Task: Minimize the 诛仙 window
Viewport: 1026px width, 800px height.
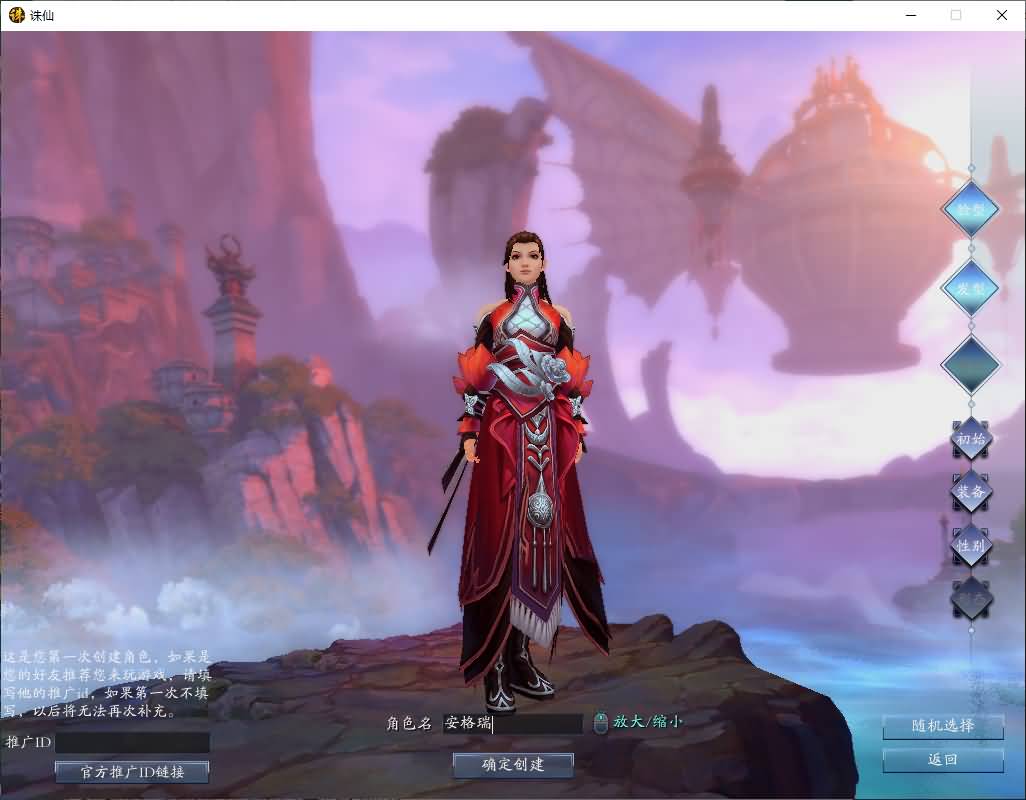Action: click(x=910, y=15)
